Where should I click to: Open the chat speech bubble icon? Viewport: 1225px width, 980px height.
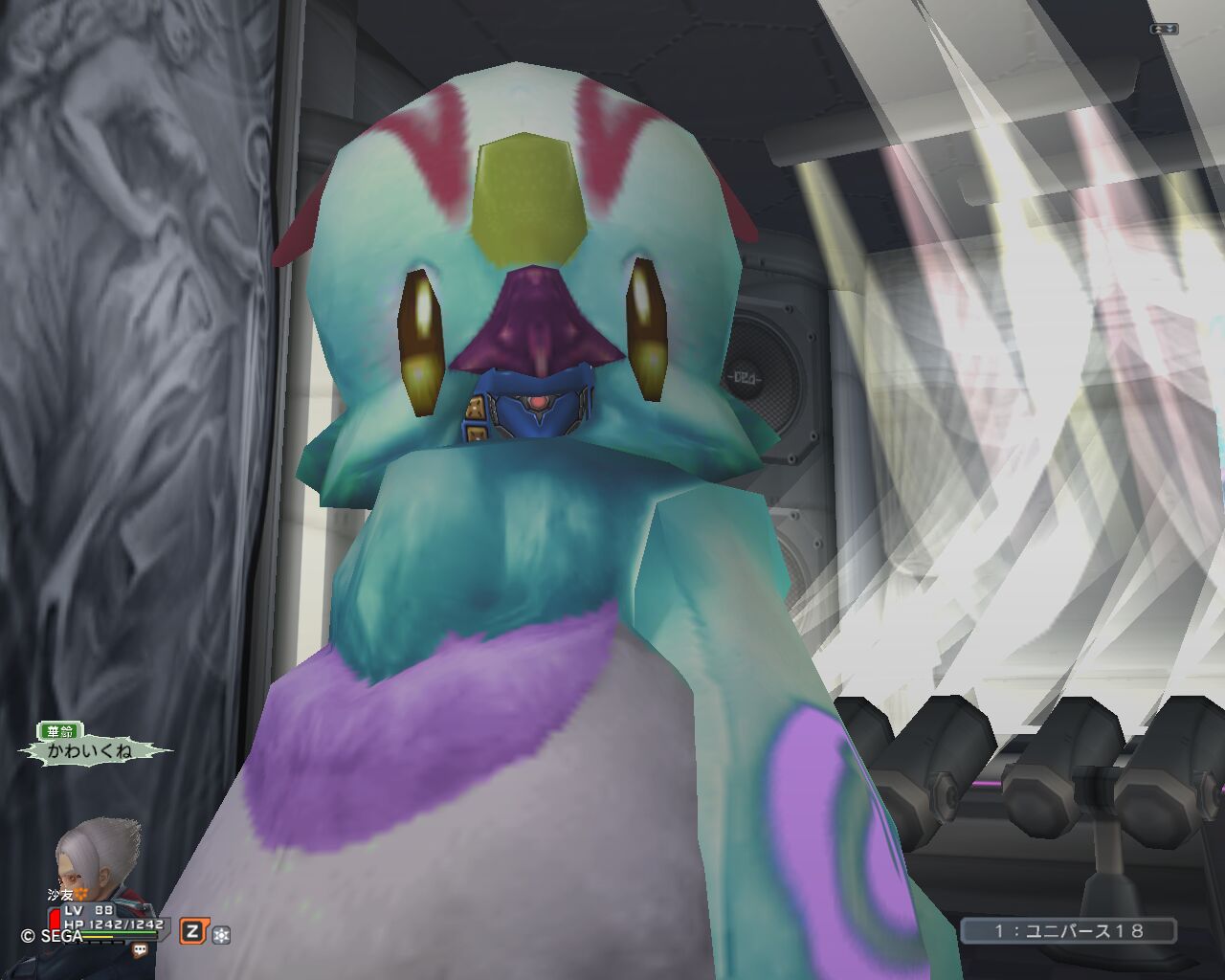point(140,950)
